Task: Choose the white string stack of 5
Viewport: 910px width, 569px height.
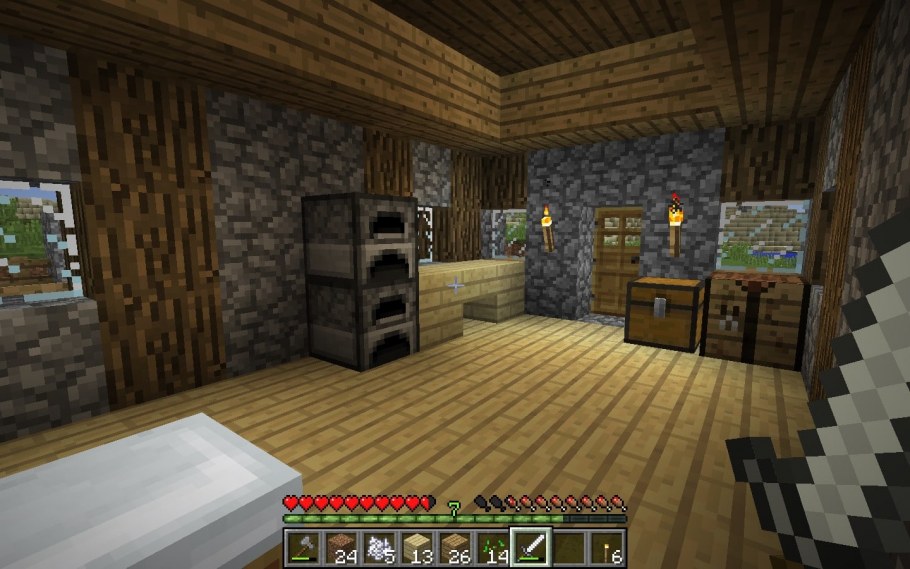Action: click(379, 547)
